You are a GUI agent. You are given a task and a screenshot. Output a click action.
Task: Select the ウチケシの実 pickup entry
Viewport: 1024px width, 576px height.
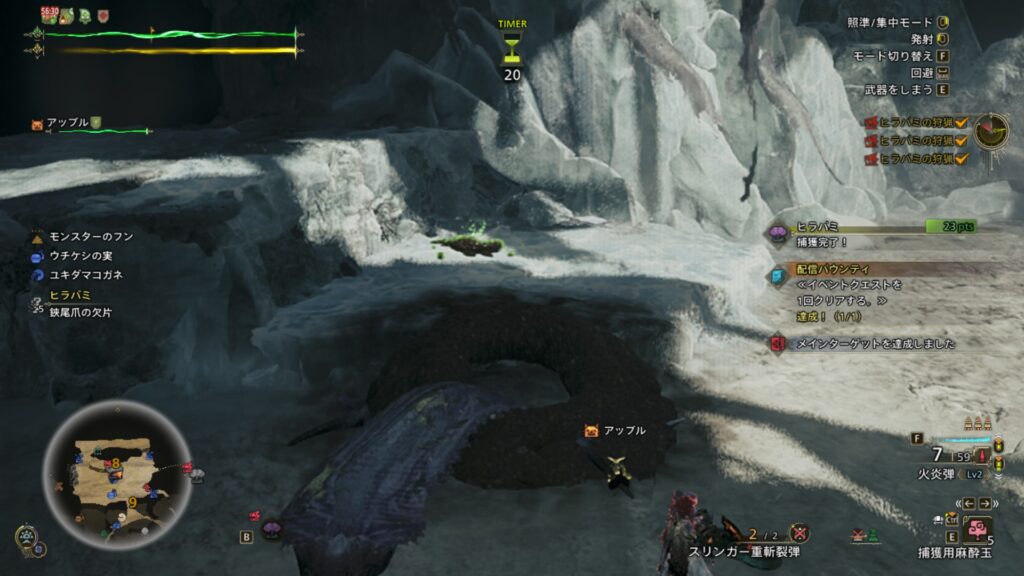tap(80, 256)
